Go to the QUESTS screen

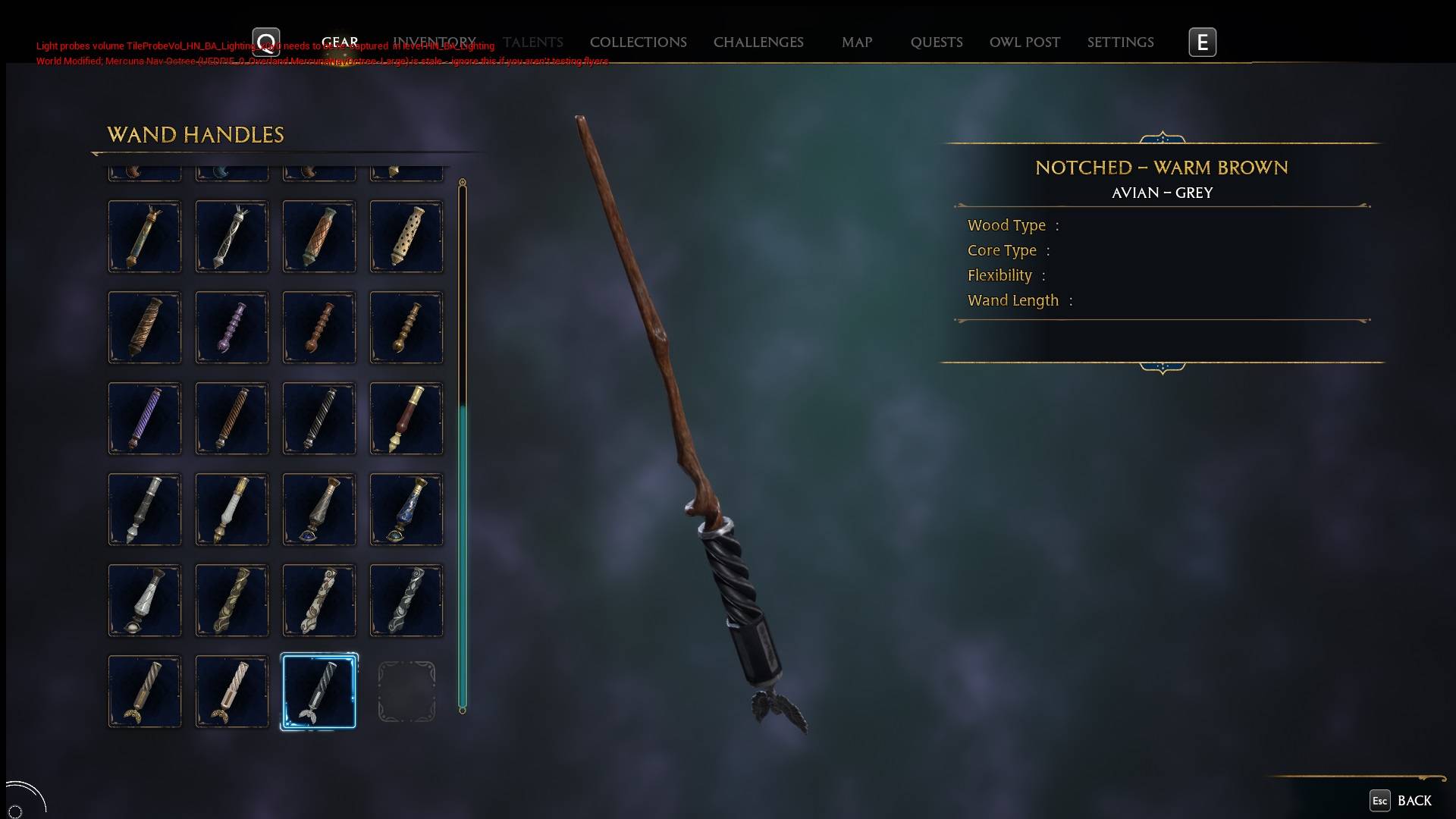[x=937, y=42]
